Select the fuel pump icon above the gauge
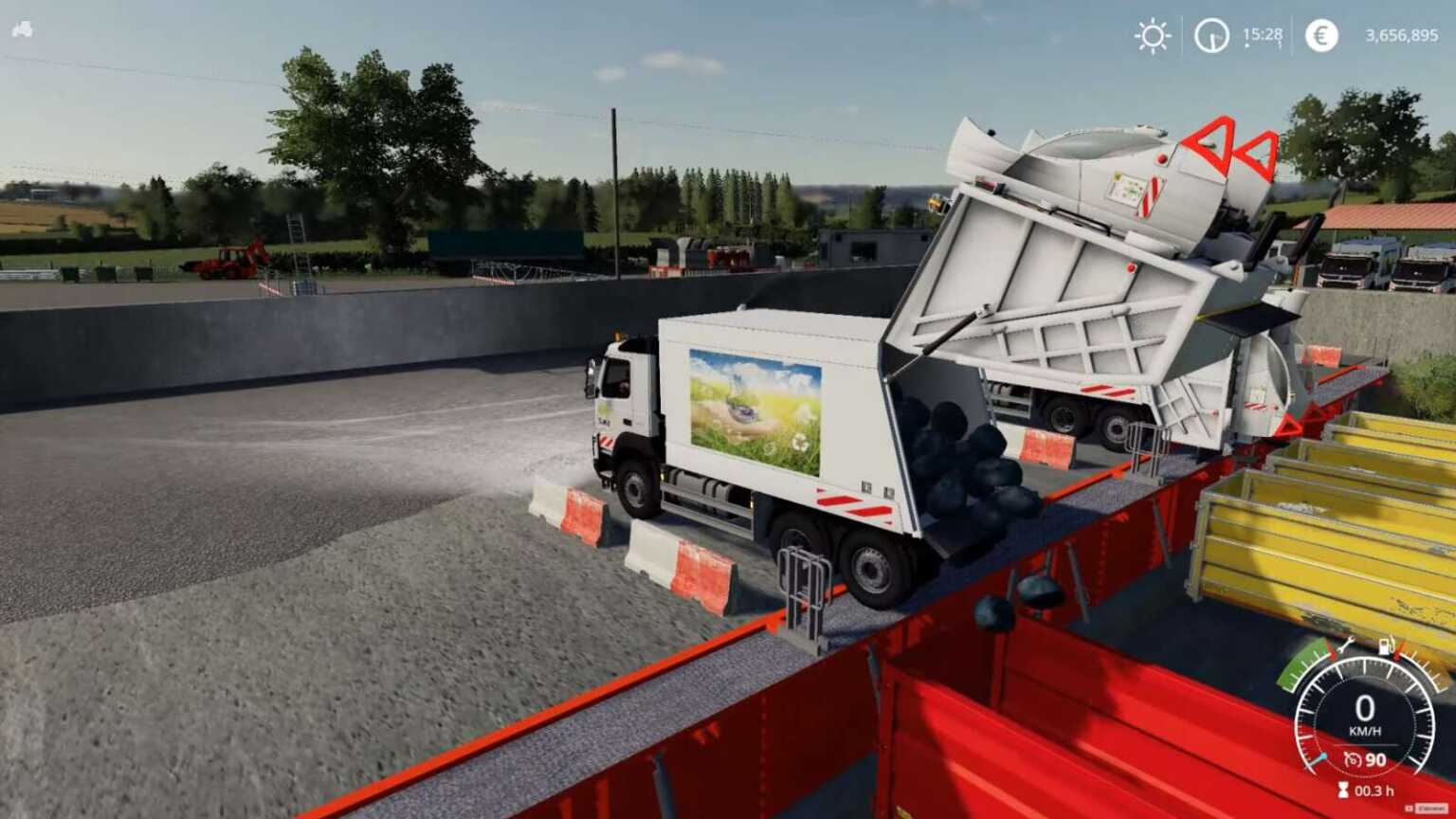Screen dimensions: 1456x819 1387,646
